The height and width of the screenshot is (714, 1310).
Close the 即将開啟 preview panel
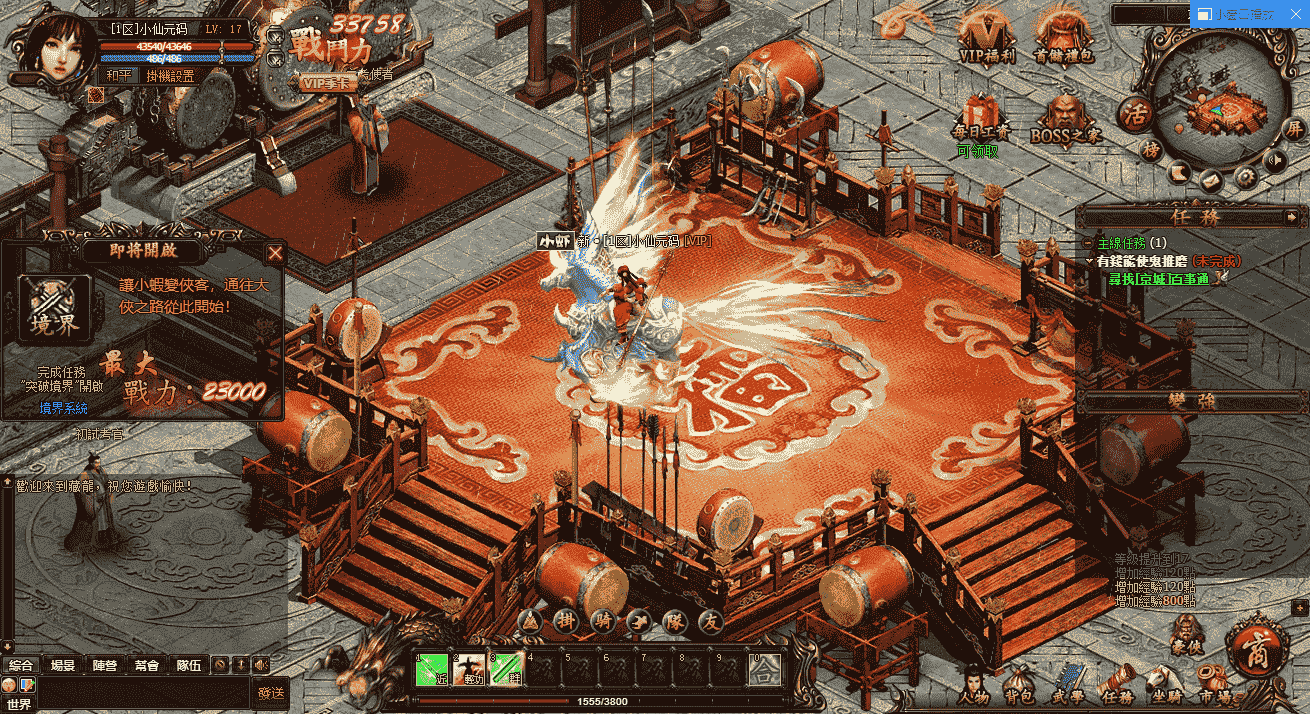point(275,253)
